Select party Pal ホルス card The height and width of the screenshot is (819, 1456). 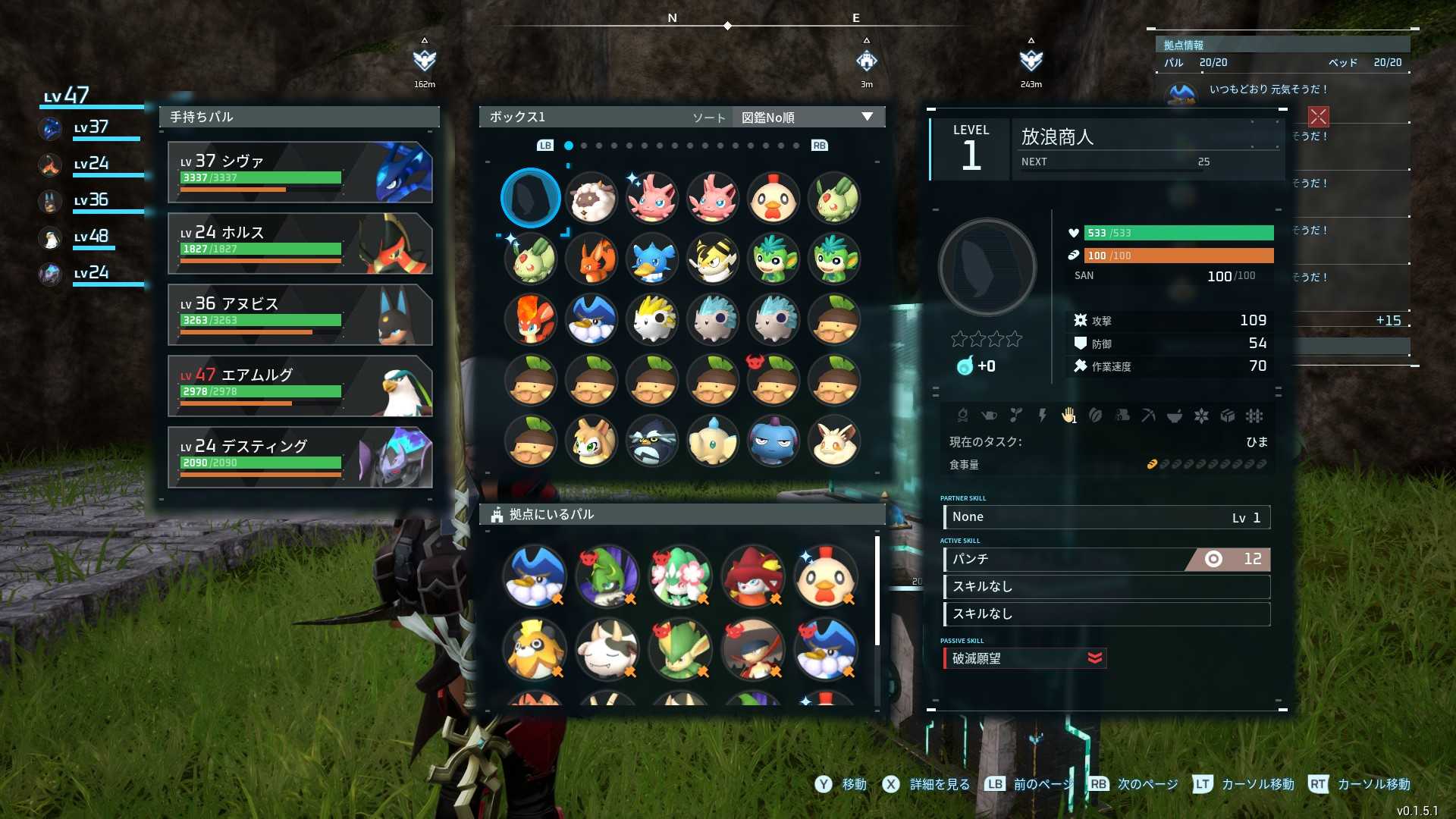pyautogui.click(x=300, y=243)
